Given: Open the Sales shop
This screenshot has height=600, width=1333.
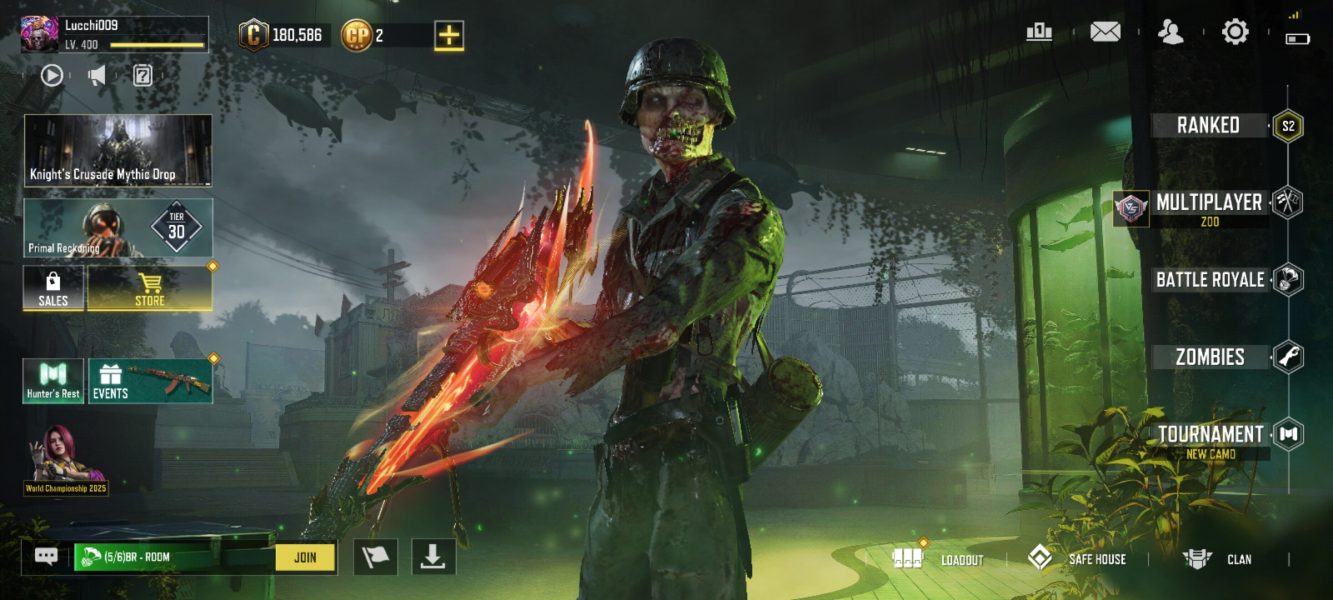Looking at the screenshot, I should tap(53, 288).
